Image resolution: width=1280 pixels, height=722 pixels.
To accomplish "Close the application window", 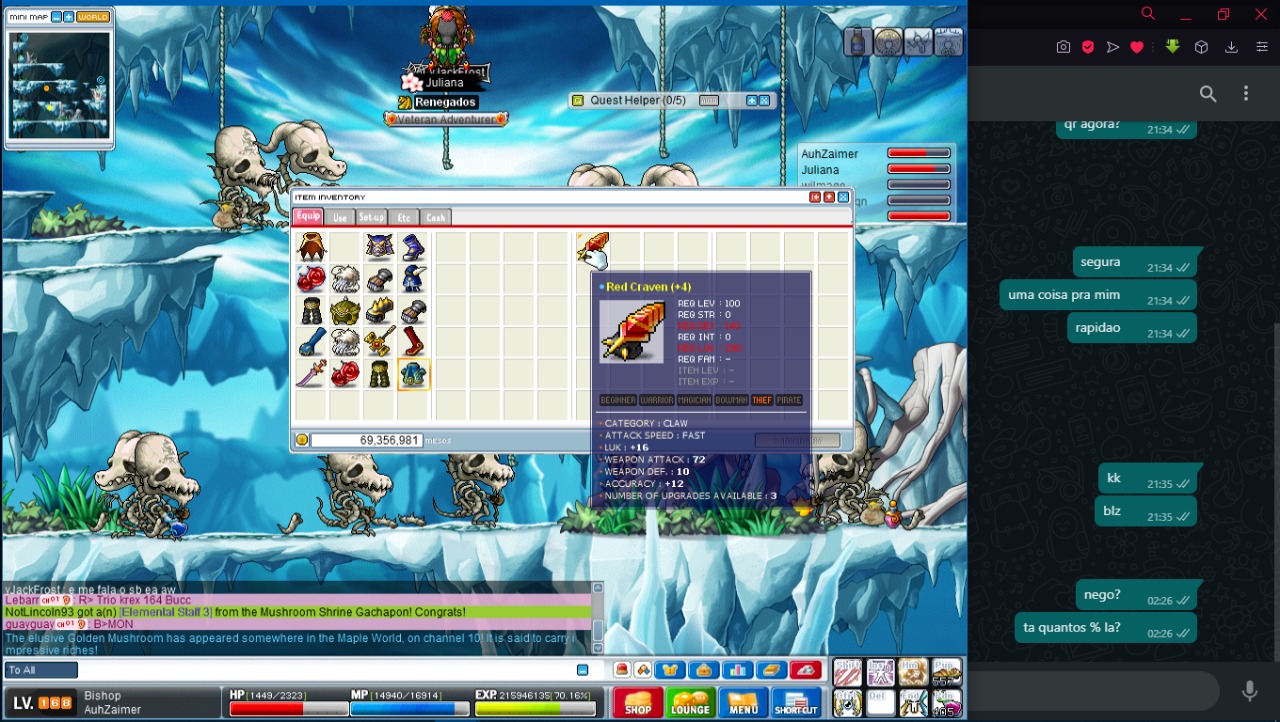I will click(1261, 15).
